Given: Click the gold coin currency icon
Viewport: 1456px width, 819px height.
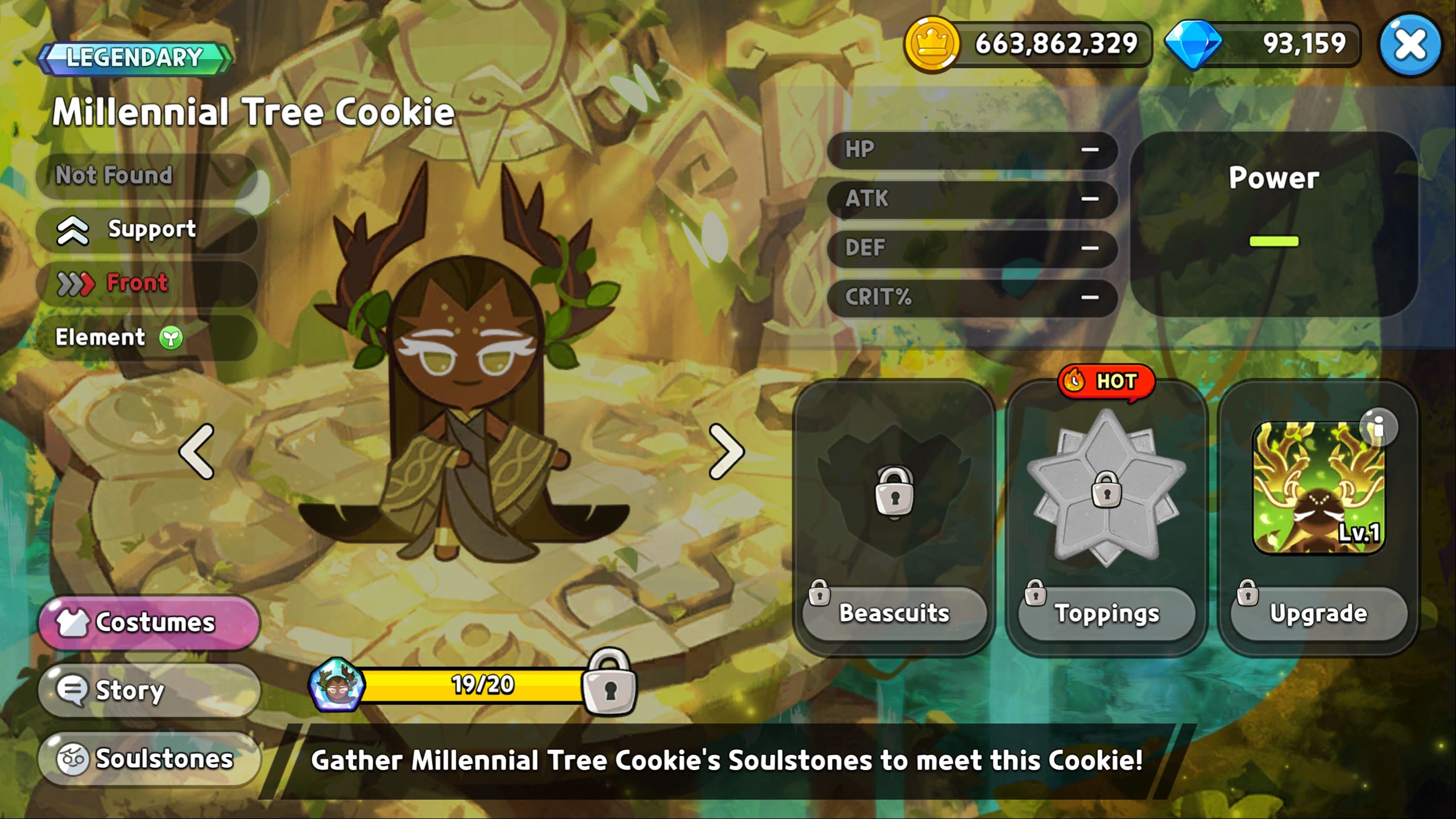Looking at the screenshot, I should (x=932, y=44).
